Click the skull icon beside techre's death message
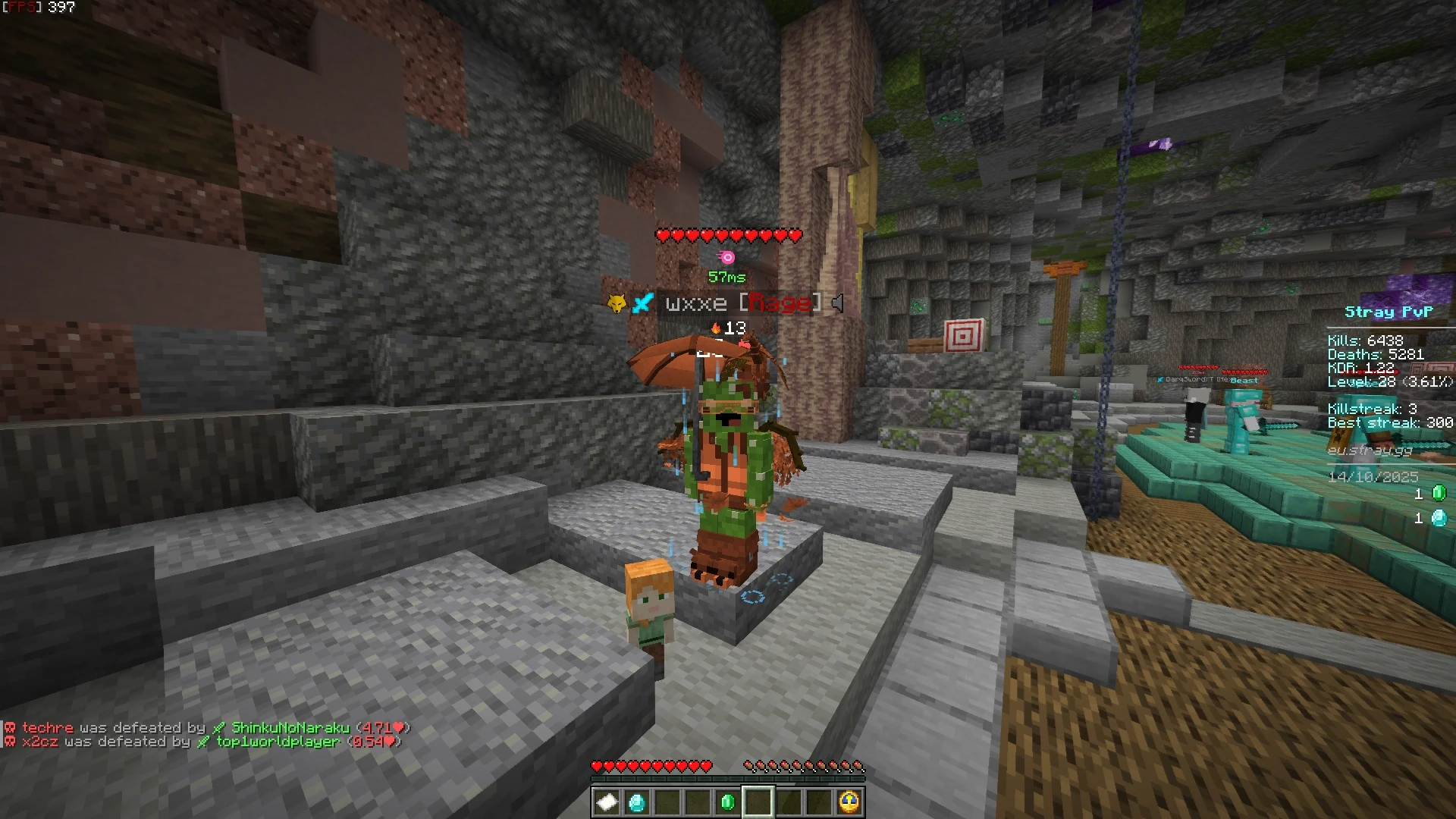Image resolution: width=1456 pixels, height=819 pixels. click(x=9, y=727)
